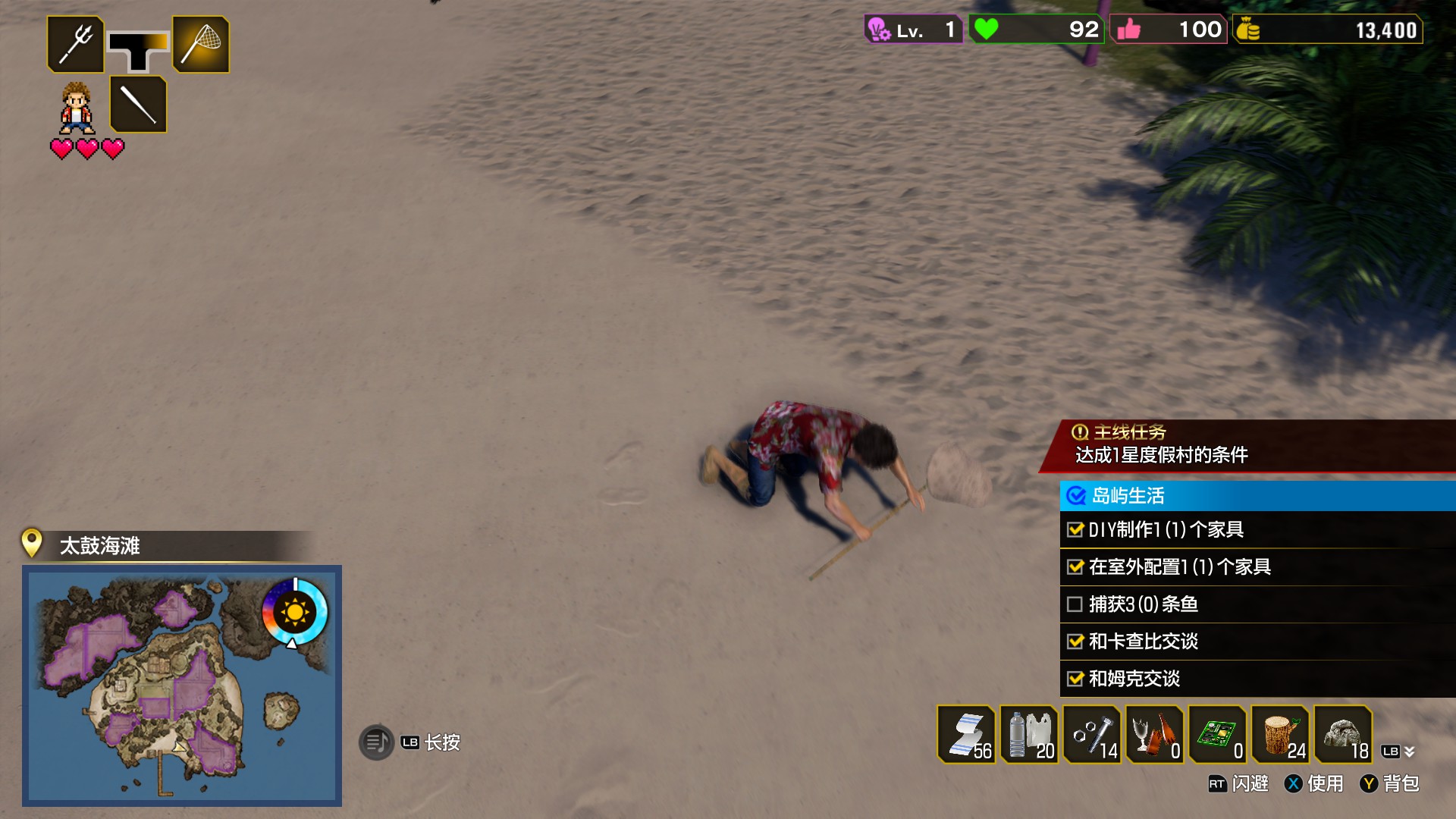1456x819 pixels.
Task: Choose the nuts and bolt material slot
Action: point(1092,734)
